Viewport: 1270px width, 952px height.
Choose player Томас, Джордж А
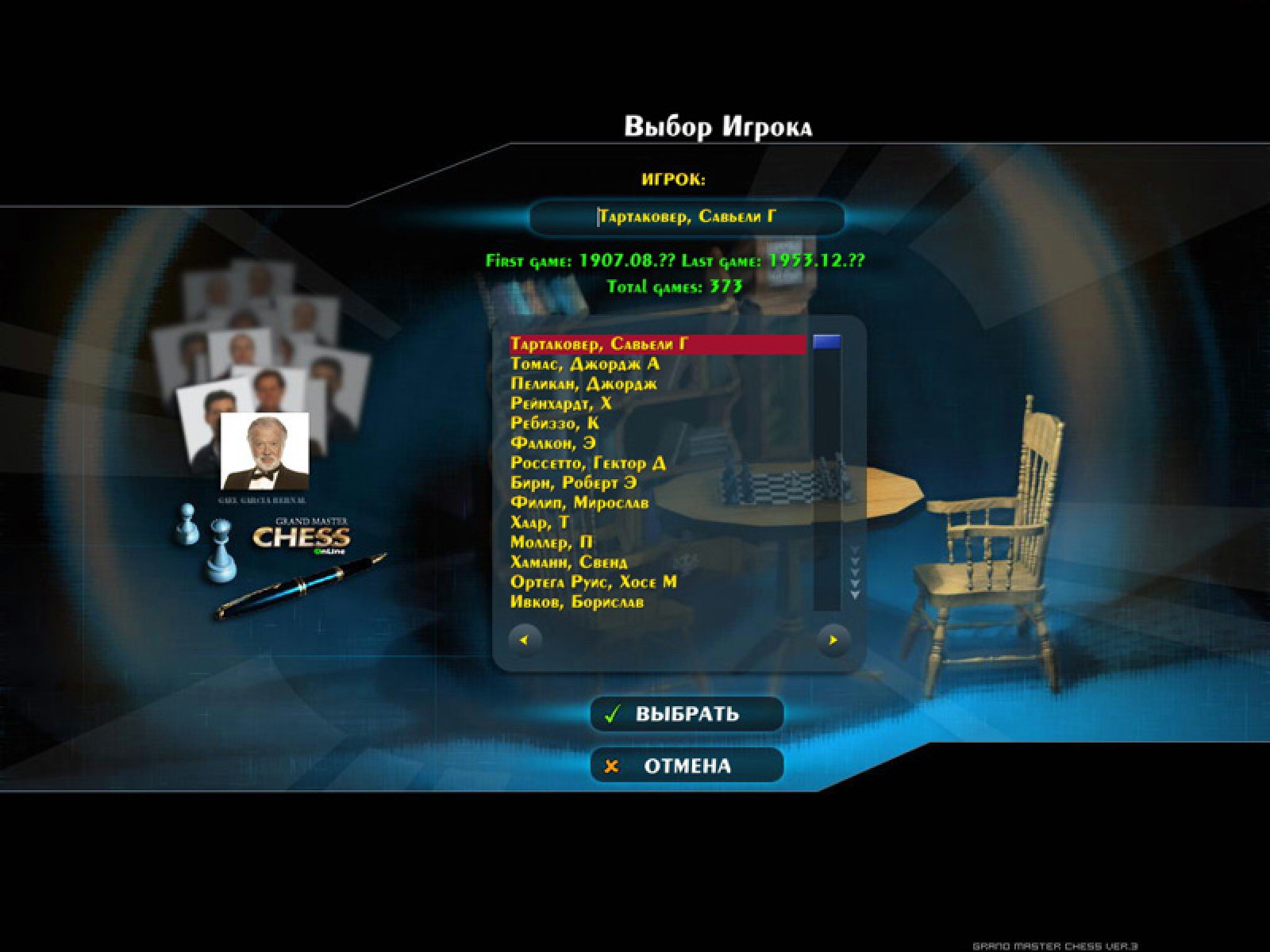(x=585, y=364)
